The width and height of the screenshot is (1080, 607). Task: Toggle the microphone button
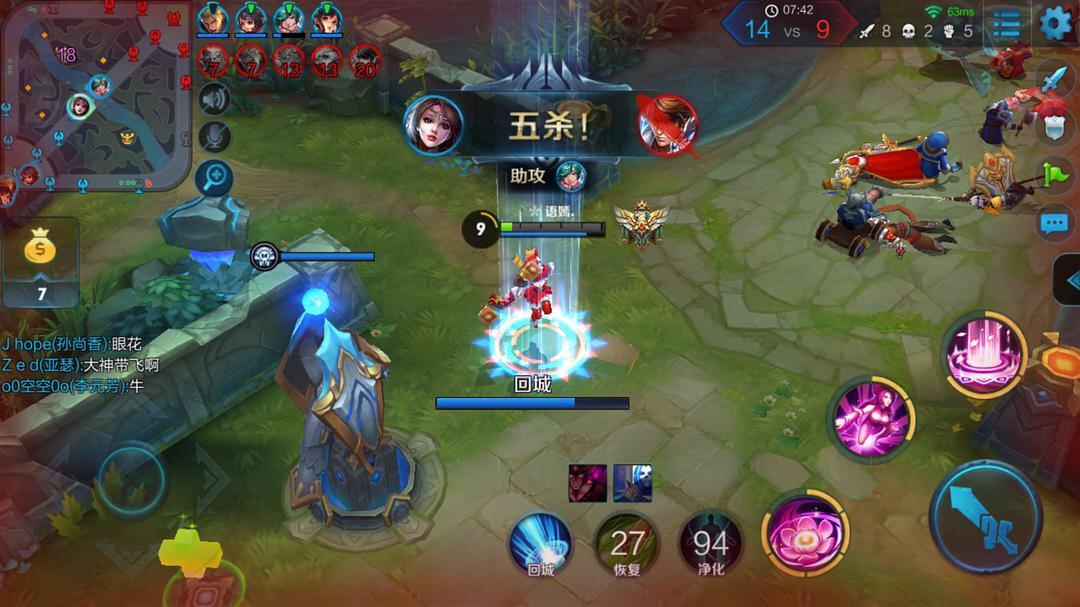213,137
